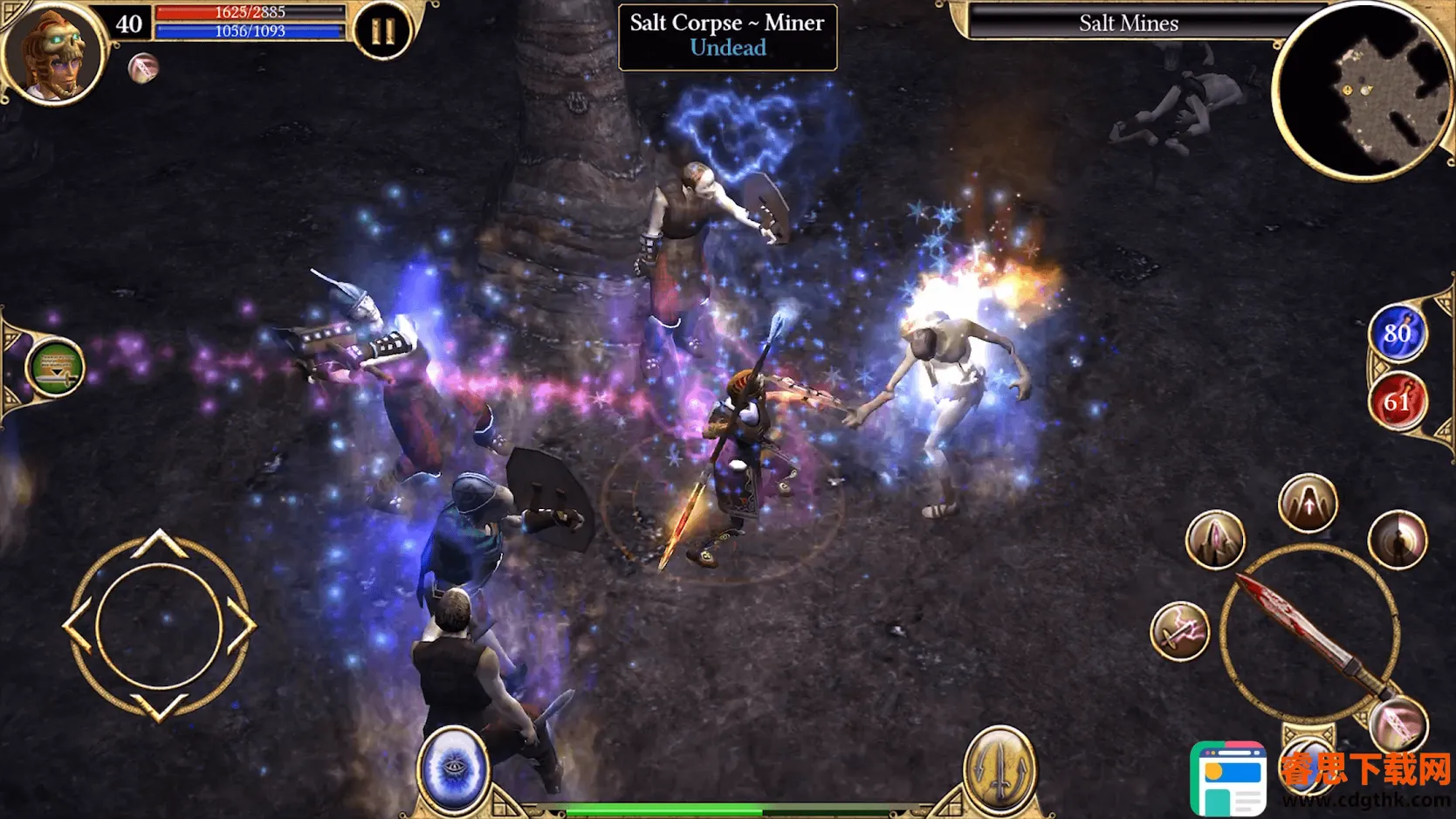This screenshot has height=819, width=1456.
Task: Tap the active buff icon below the portrait
Action: [143, 68]
